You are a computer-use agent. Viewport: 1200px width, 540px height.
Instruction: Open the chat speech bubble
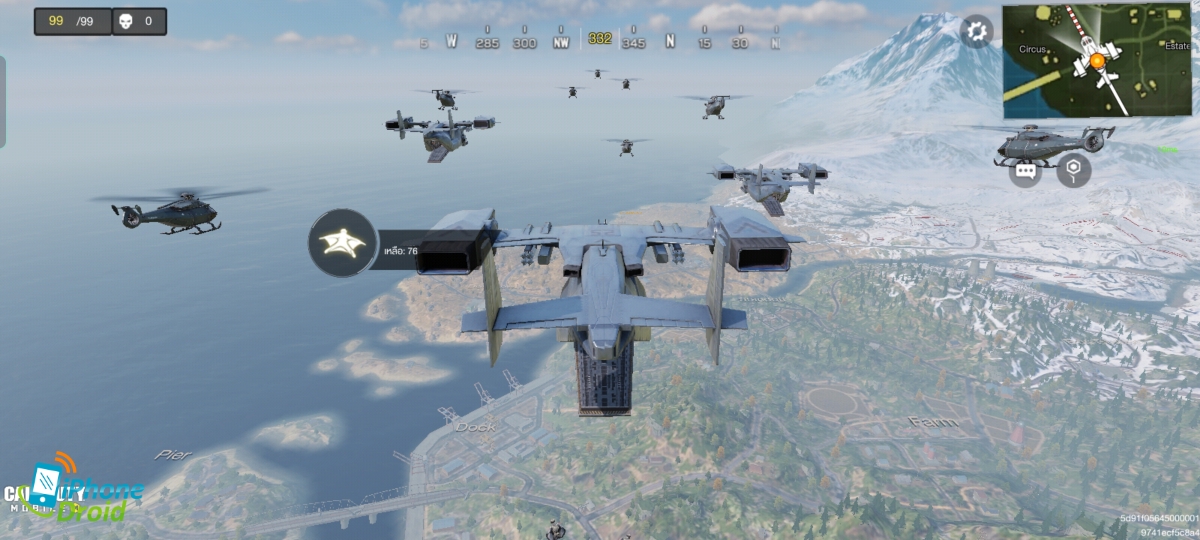pyautogui.click(x=1025, y=170)
